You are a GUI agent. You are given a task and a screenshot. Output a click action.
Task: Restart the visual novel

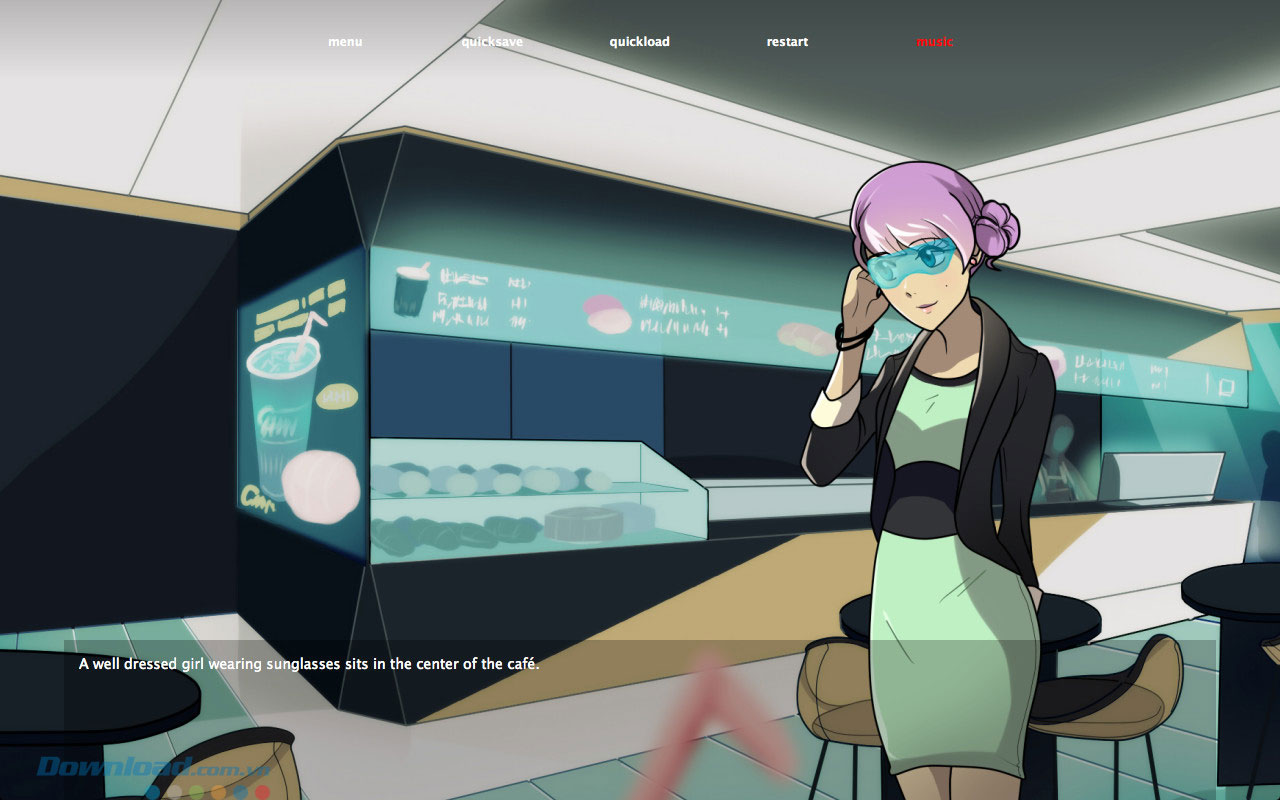click(786, 41)
